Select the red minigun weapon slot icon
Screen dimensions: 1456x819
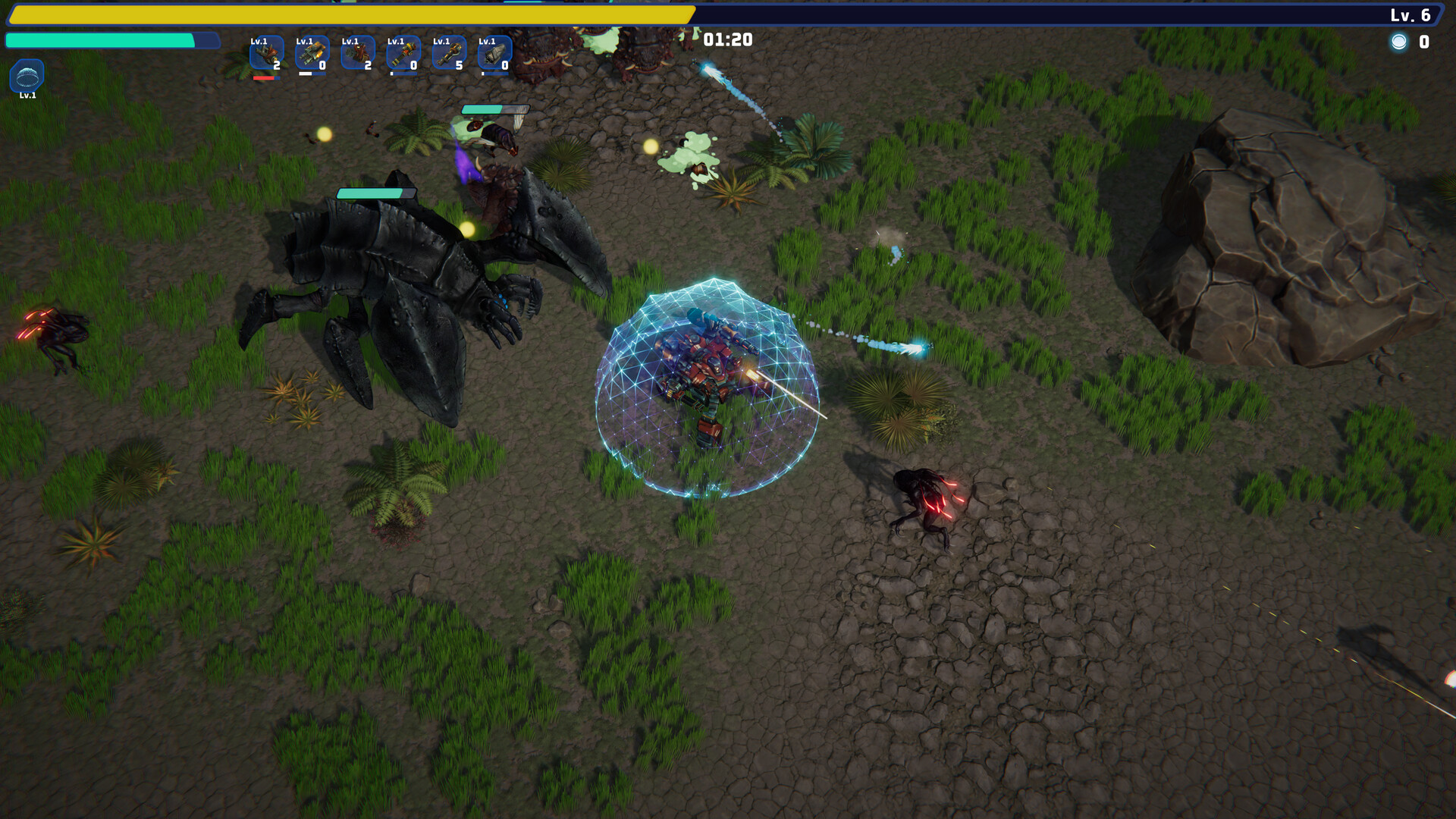pos(356,53)
